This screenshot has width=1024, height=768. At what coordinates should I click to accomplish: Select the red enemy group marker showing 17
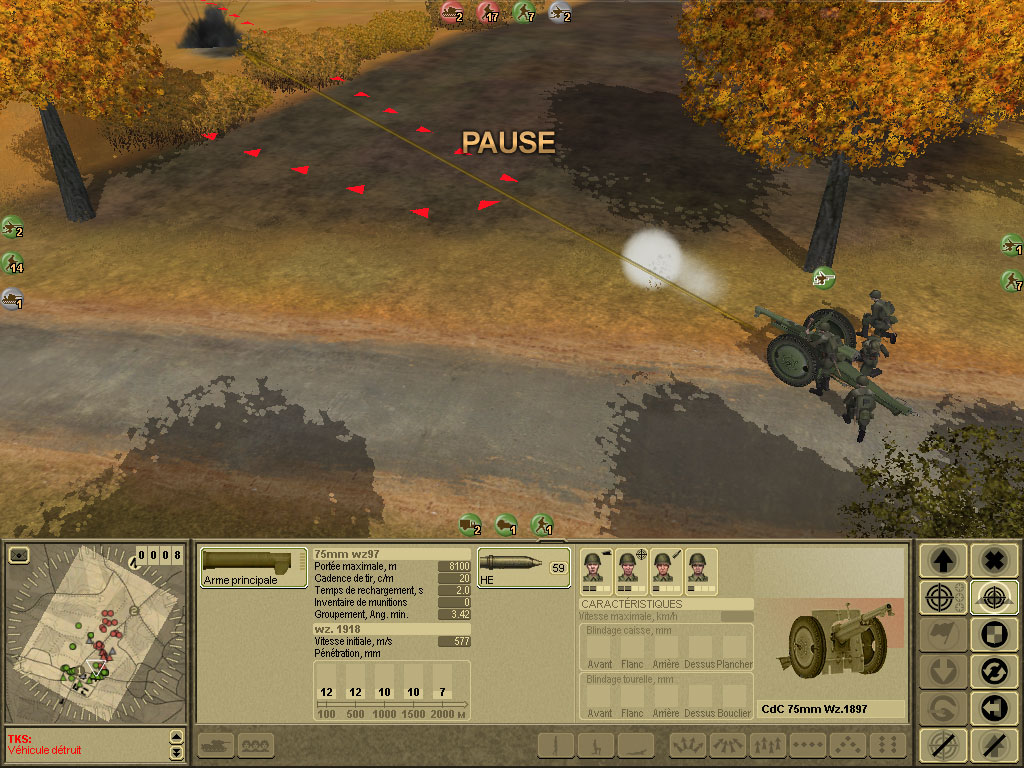tap(488, 12)
